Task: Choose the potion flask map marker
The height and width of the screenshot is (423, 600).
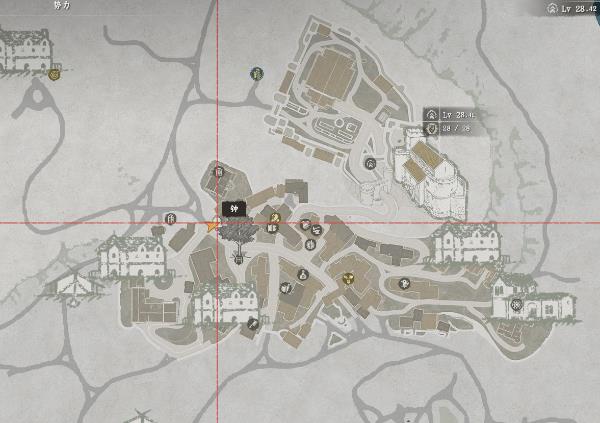Action: (301, 271)
